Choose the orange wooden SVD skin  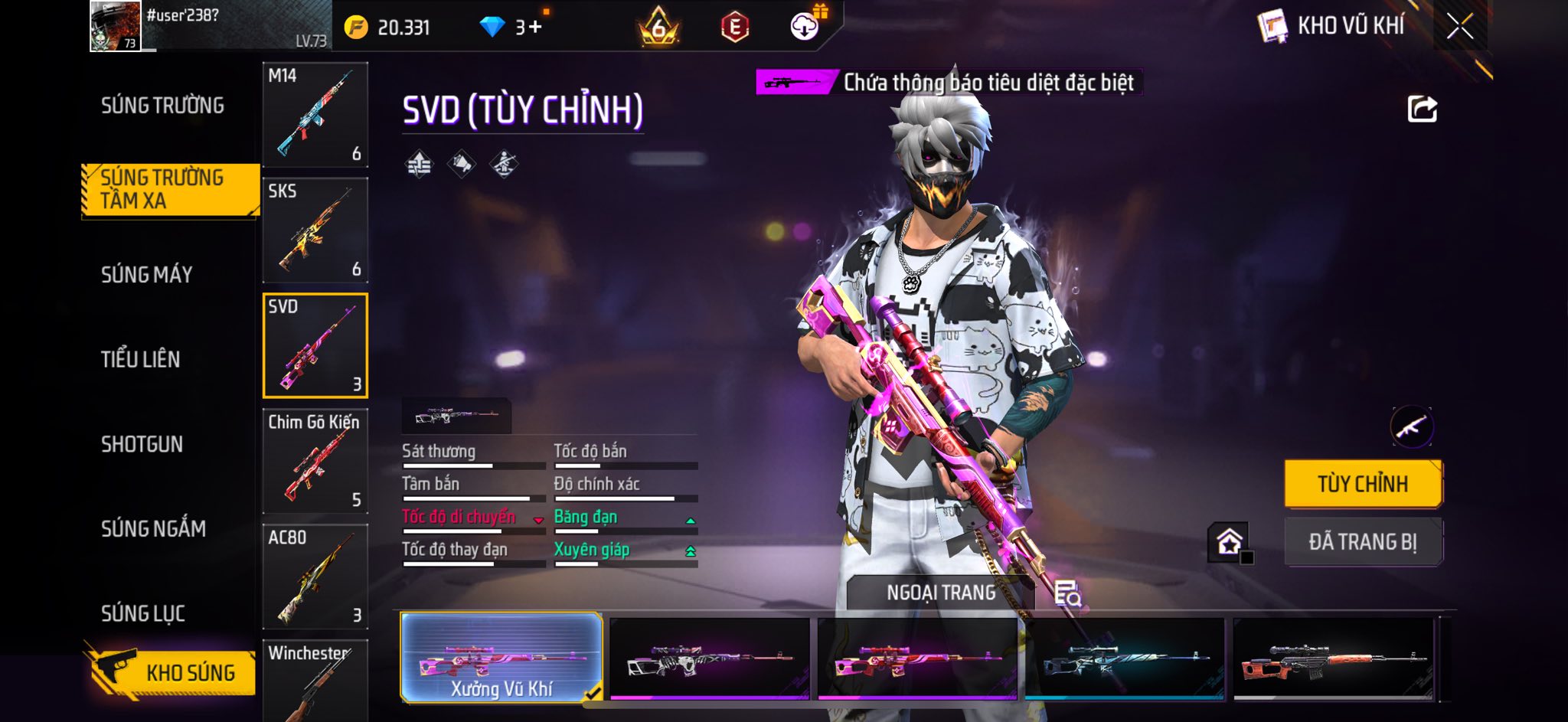point(1333,660)
